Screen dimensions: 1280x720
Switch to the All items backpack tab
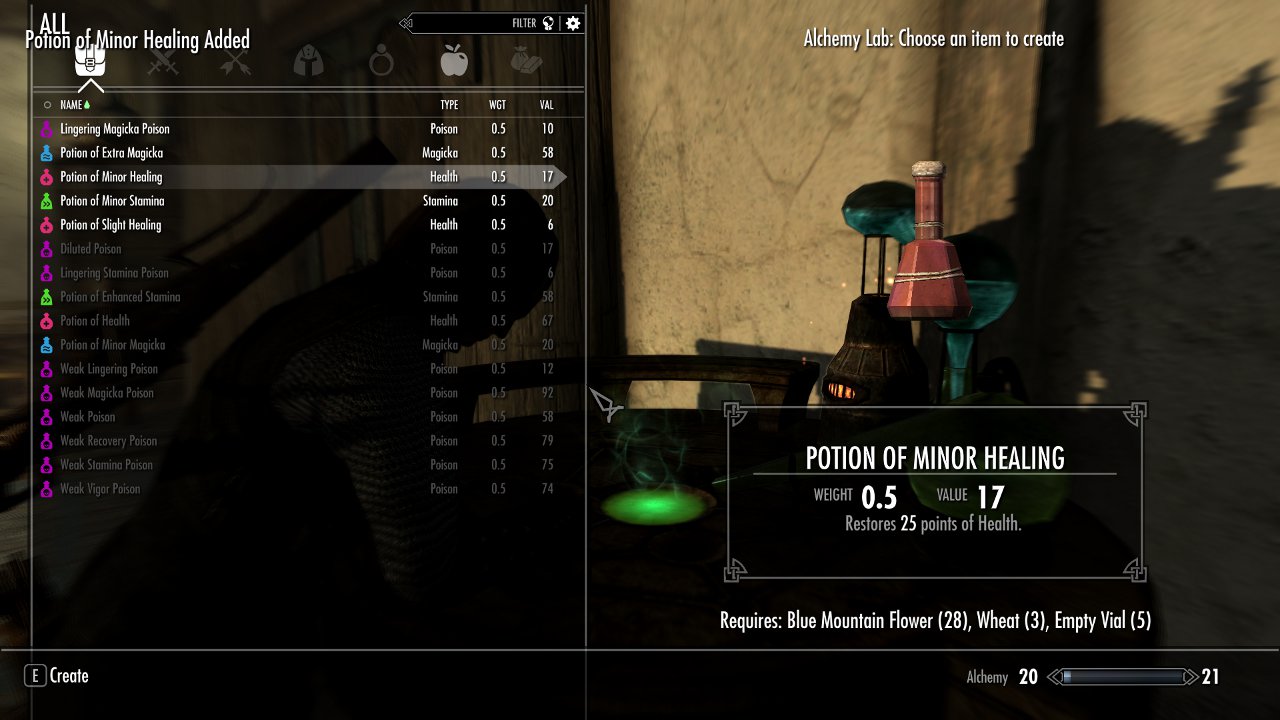pyautogui.click(x=90, y=63)
